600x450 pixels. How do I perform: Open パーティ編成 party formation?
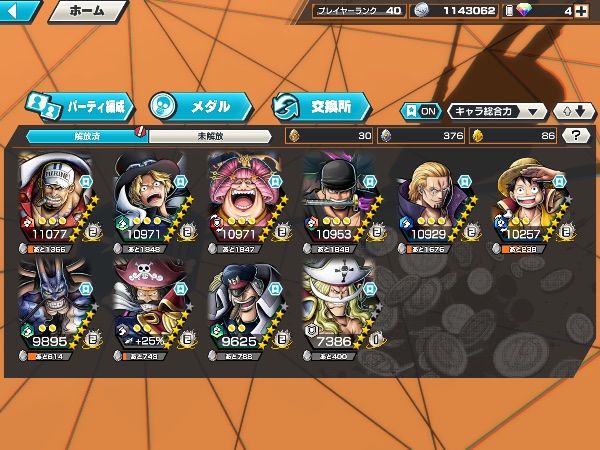(78, 105)
